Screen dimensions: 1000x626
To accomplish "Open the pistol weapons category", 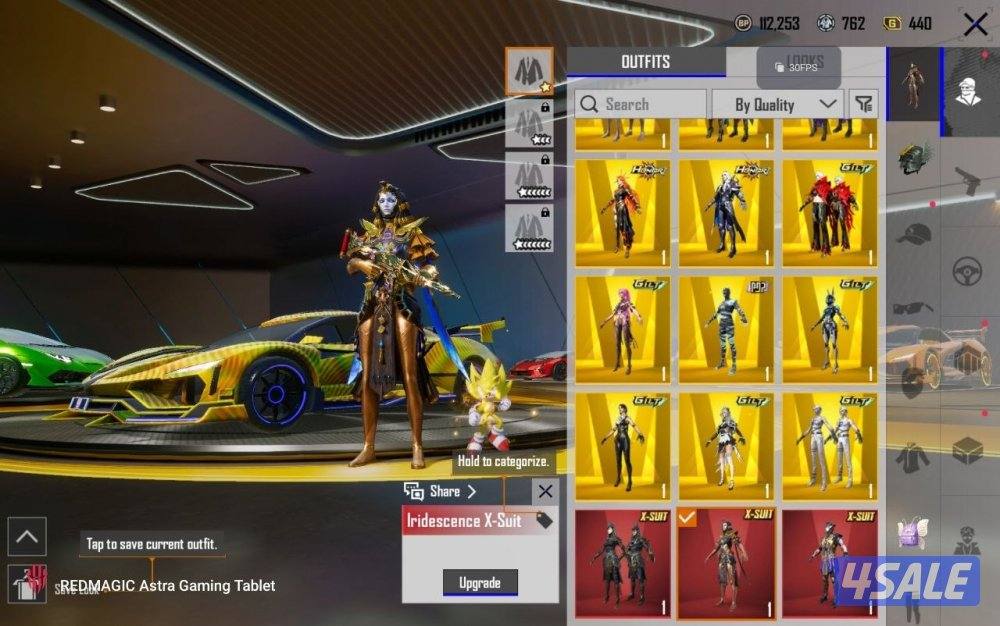I will 966,182.
